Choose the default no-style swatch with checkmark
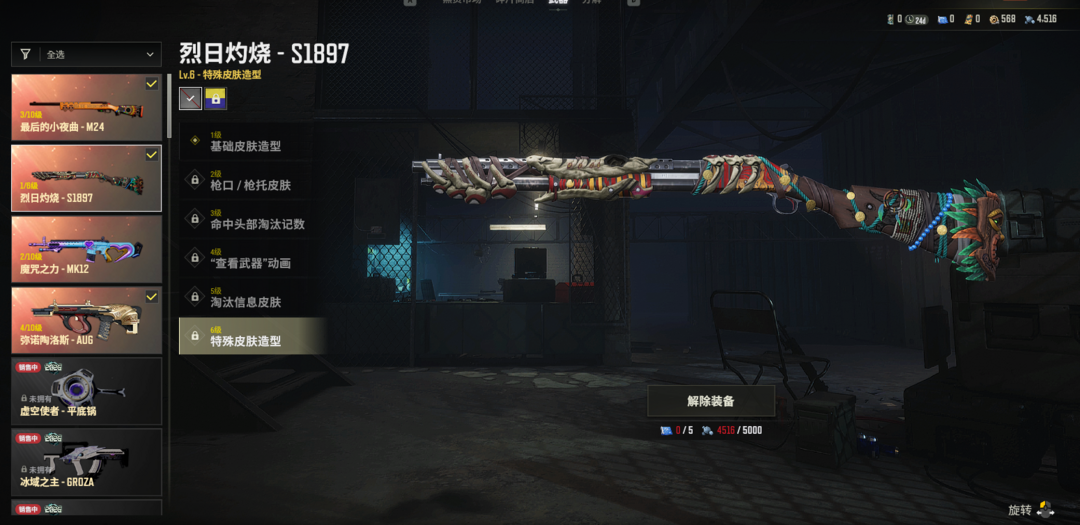Screen dimensions: 1080x525 point(190,98)
